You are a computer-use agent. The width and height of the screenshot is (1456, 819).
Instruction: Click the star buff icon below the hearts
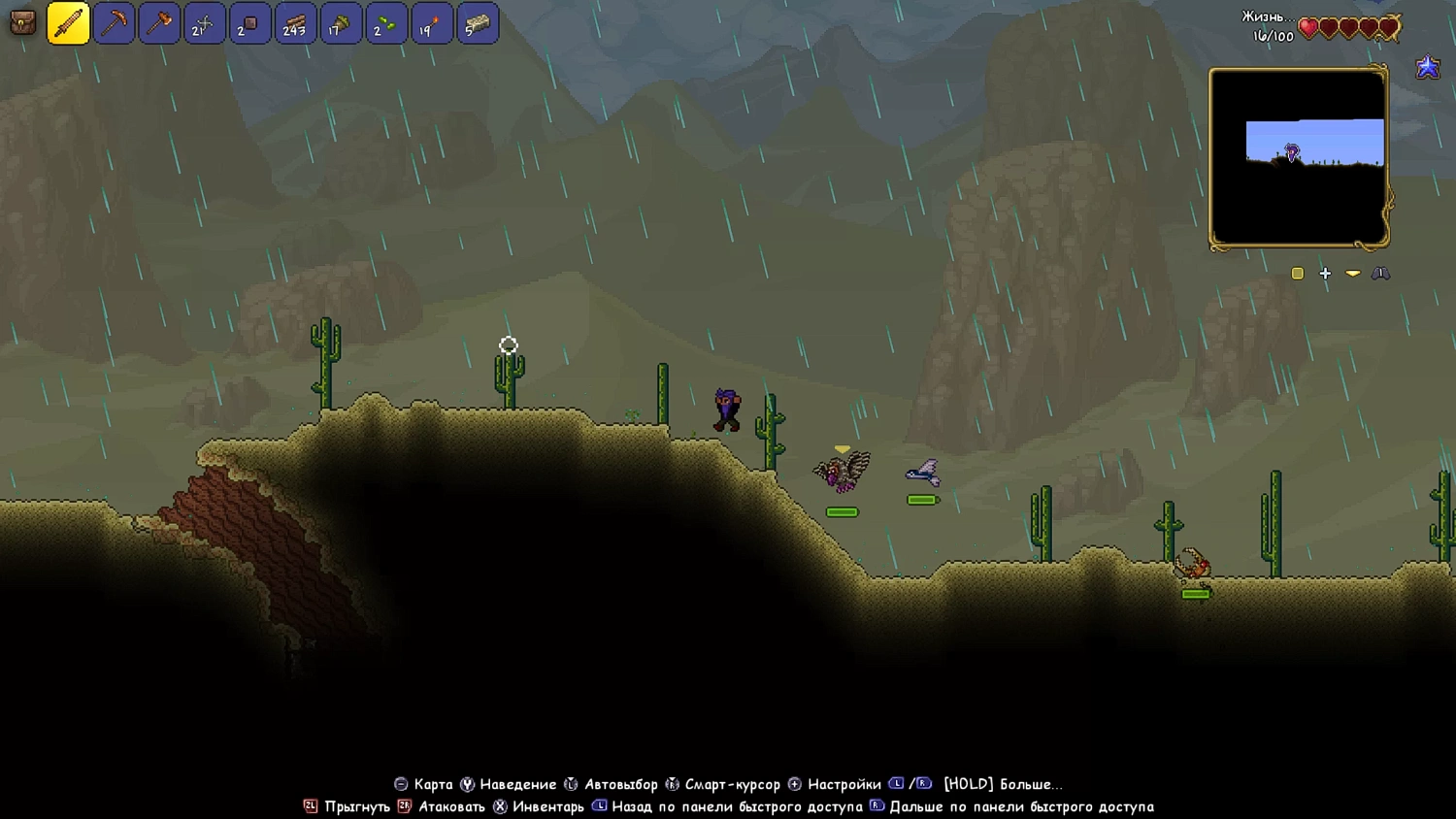[x=1427, y=67]
